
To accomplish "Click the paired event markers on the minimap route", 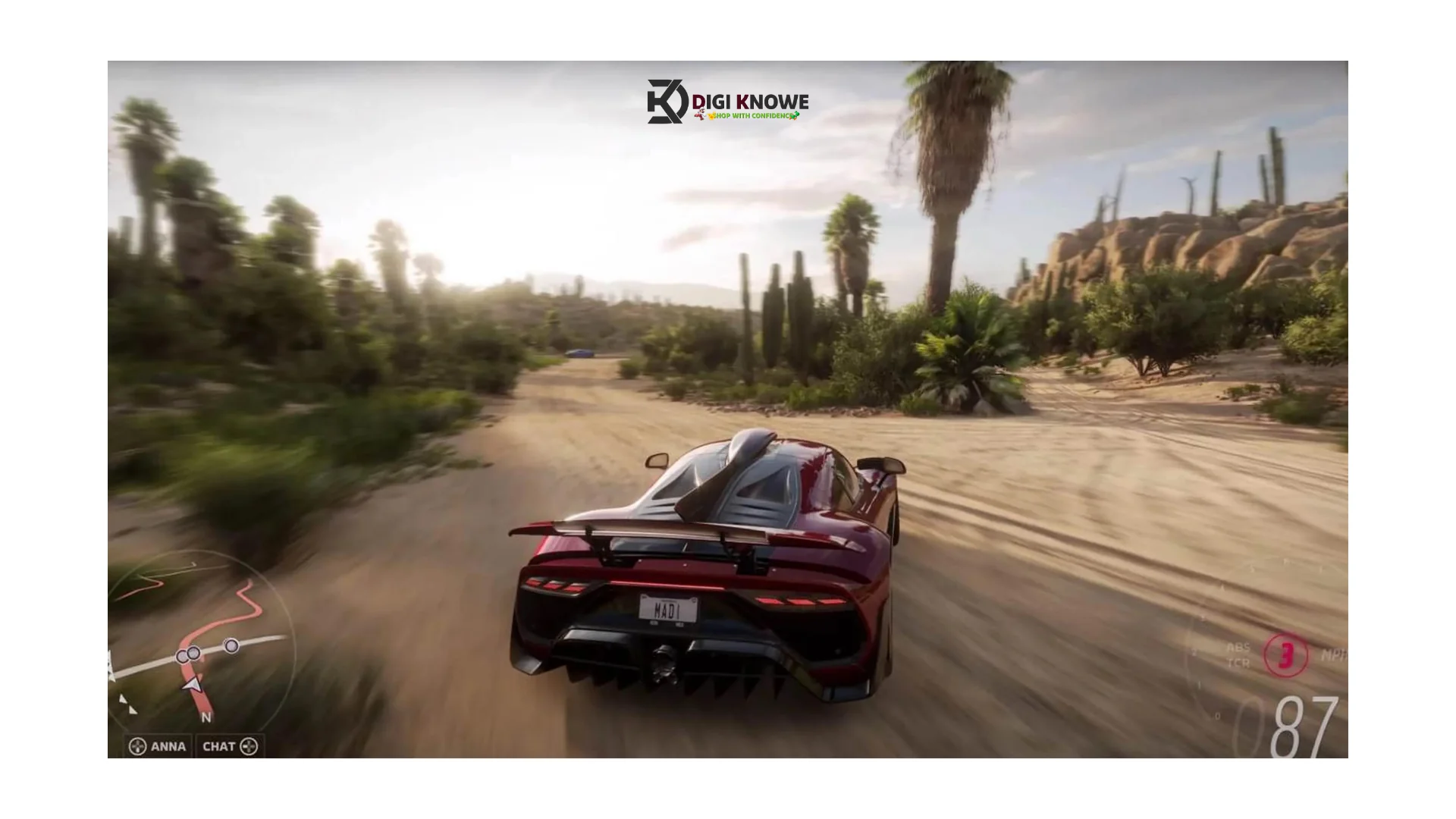I will tap(187, 654).
